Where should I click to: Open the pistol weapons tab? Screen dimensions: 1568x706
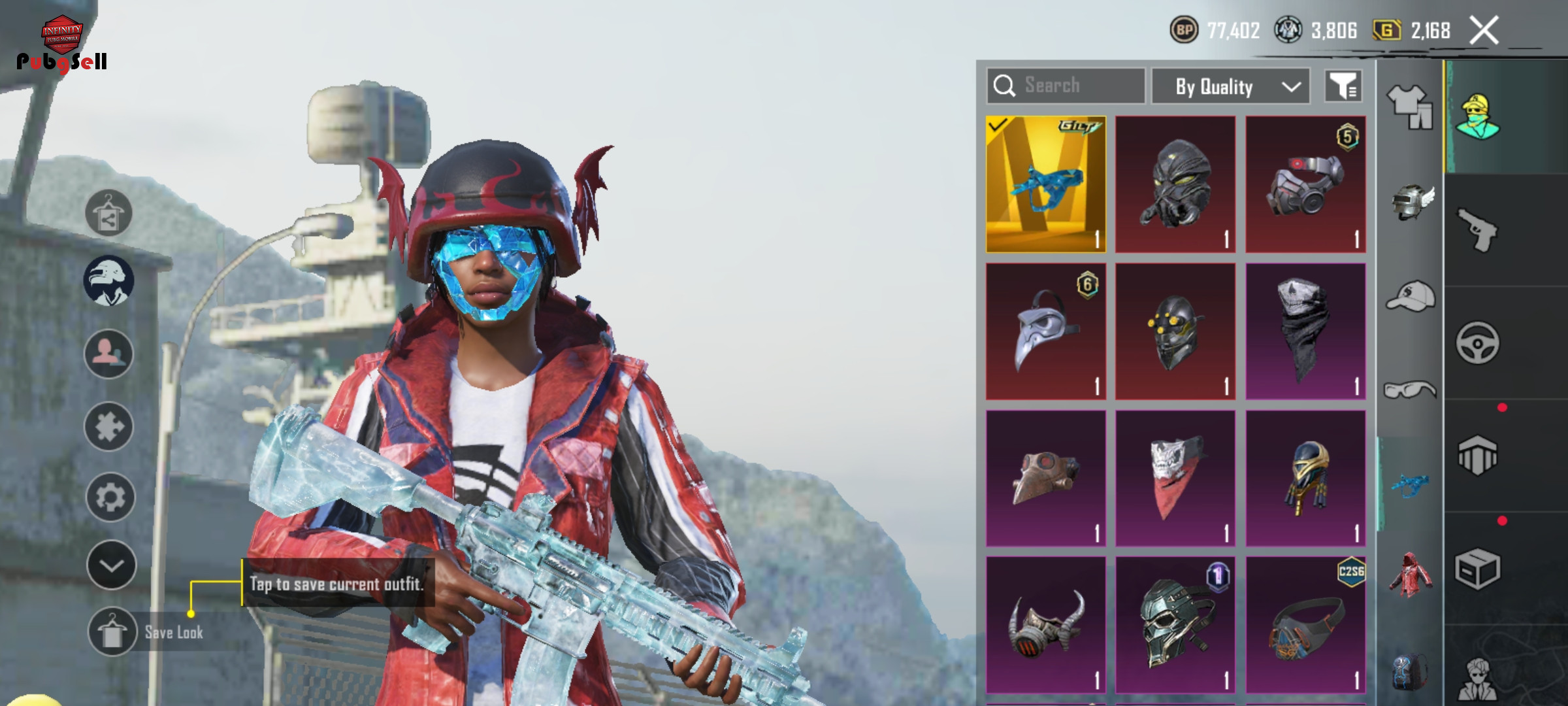pyautogui.click(x=1477, y=229)
